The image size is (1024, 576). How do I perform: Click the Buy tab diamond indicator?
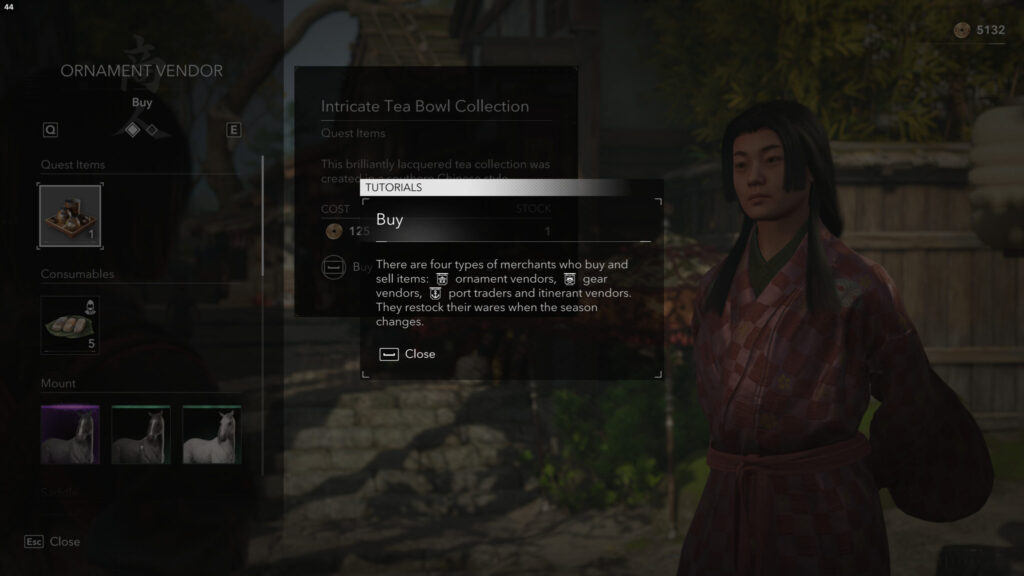tap(133, 129)
